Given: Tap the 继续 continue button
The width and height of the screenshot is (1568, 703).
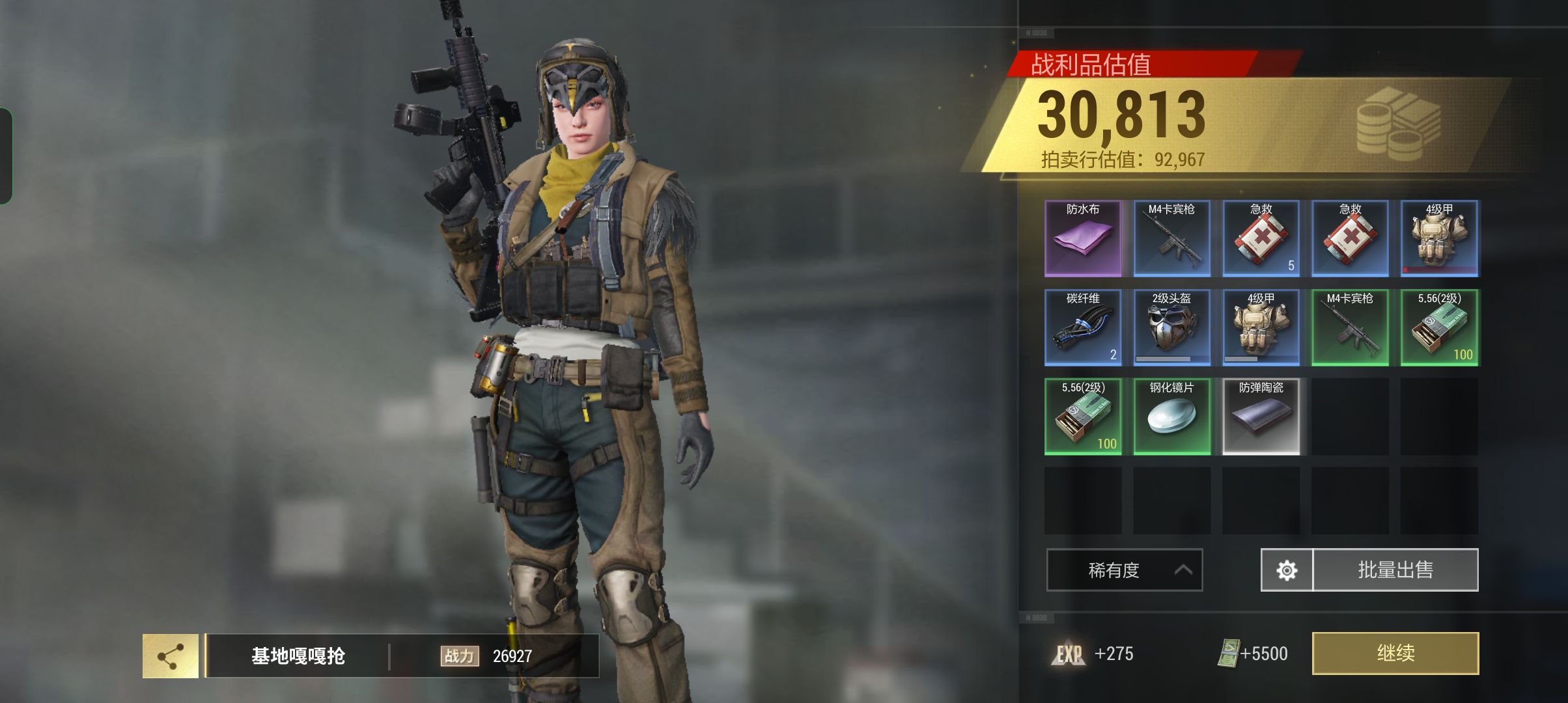Looking at the screenshot, I should point(1395,653).
